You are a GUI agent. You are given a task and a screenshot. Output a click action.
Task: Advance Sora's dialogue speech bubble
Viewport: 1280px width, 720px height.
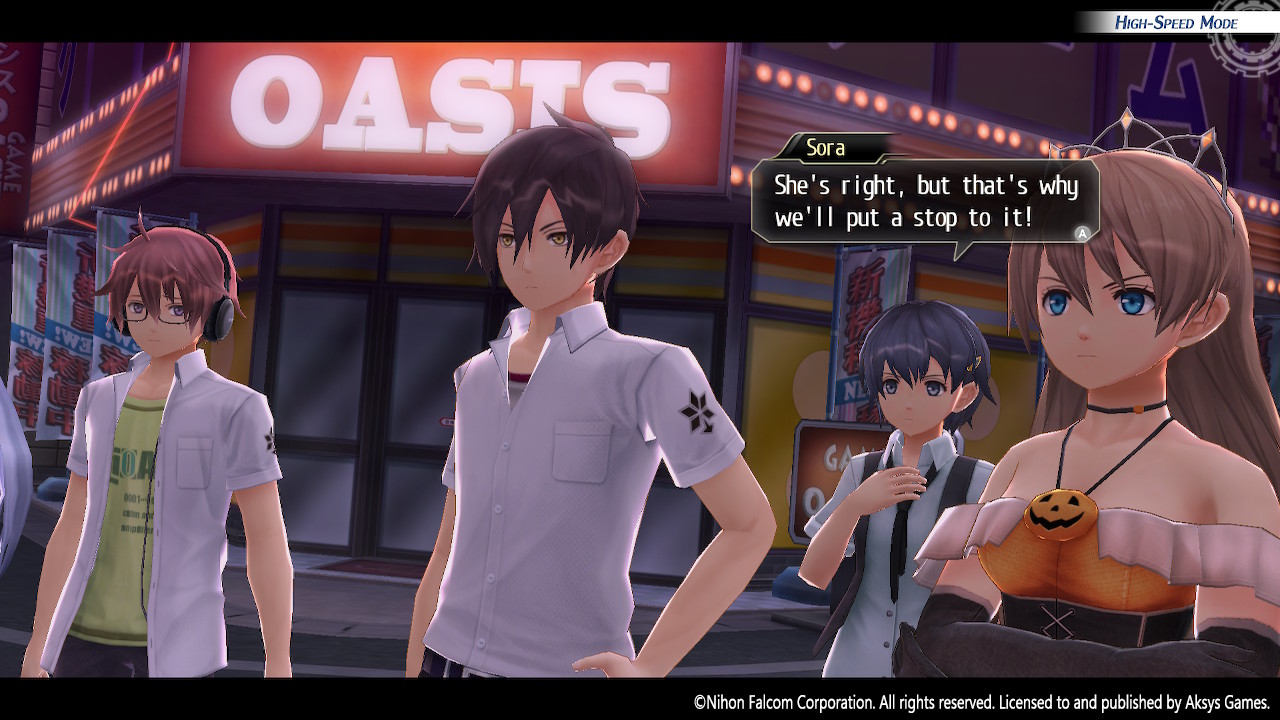[1081, 233]
